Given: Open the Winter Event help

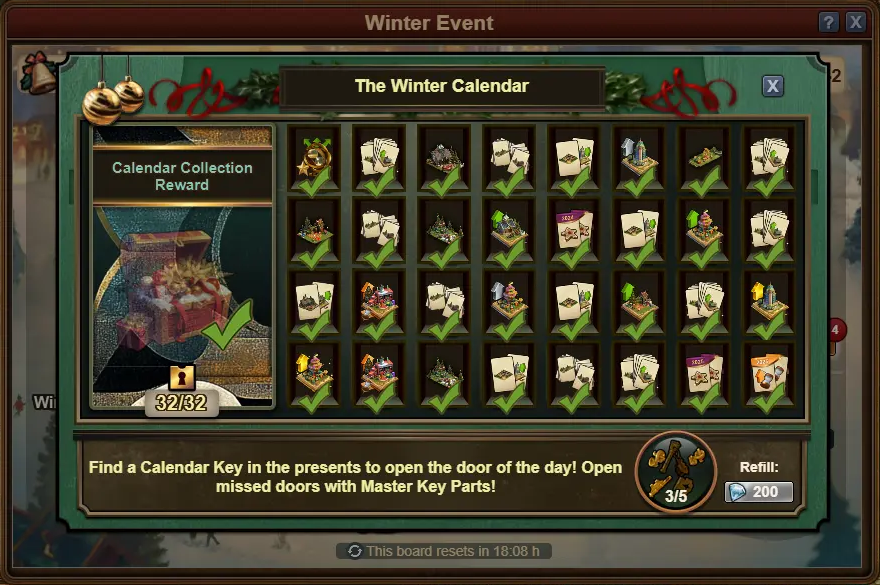Looking at the screenshot, I should tap(829, 22).
